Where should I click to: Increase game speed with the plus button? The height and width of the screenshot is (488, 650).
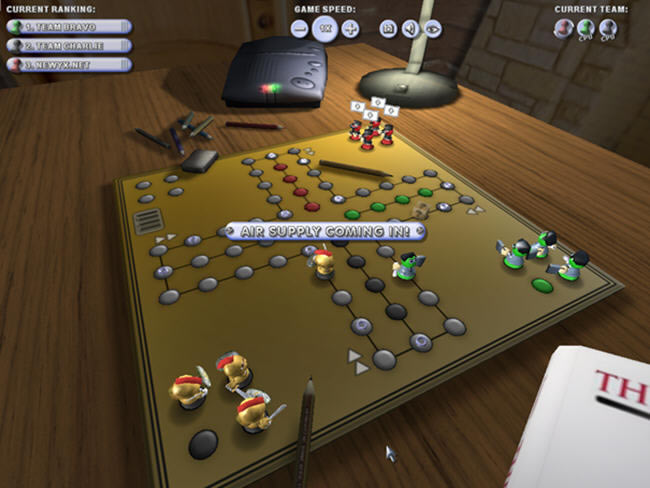(x=351, y=29)
